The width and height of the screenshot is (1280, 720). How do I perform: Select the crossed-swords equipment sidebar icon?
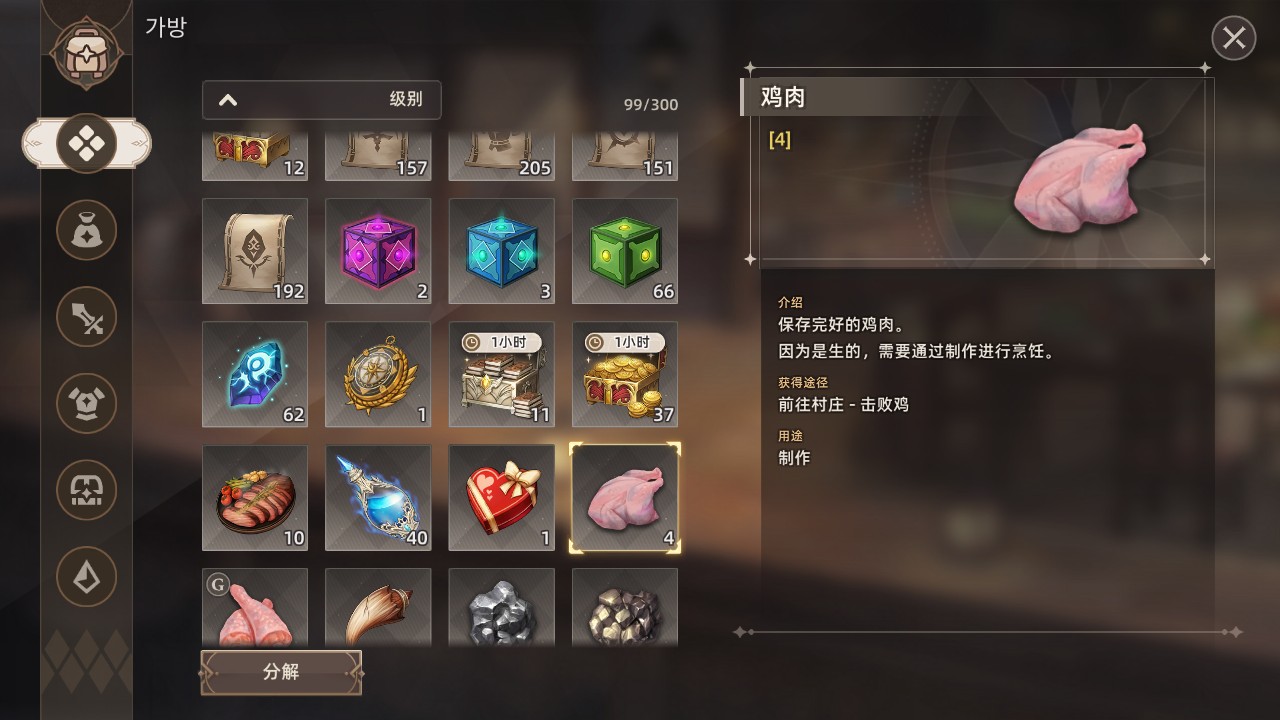pyautogui.click(x=86, y=316)
